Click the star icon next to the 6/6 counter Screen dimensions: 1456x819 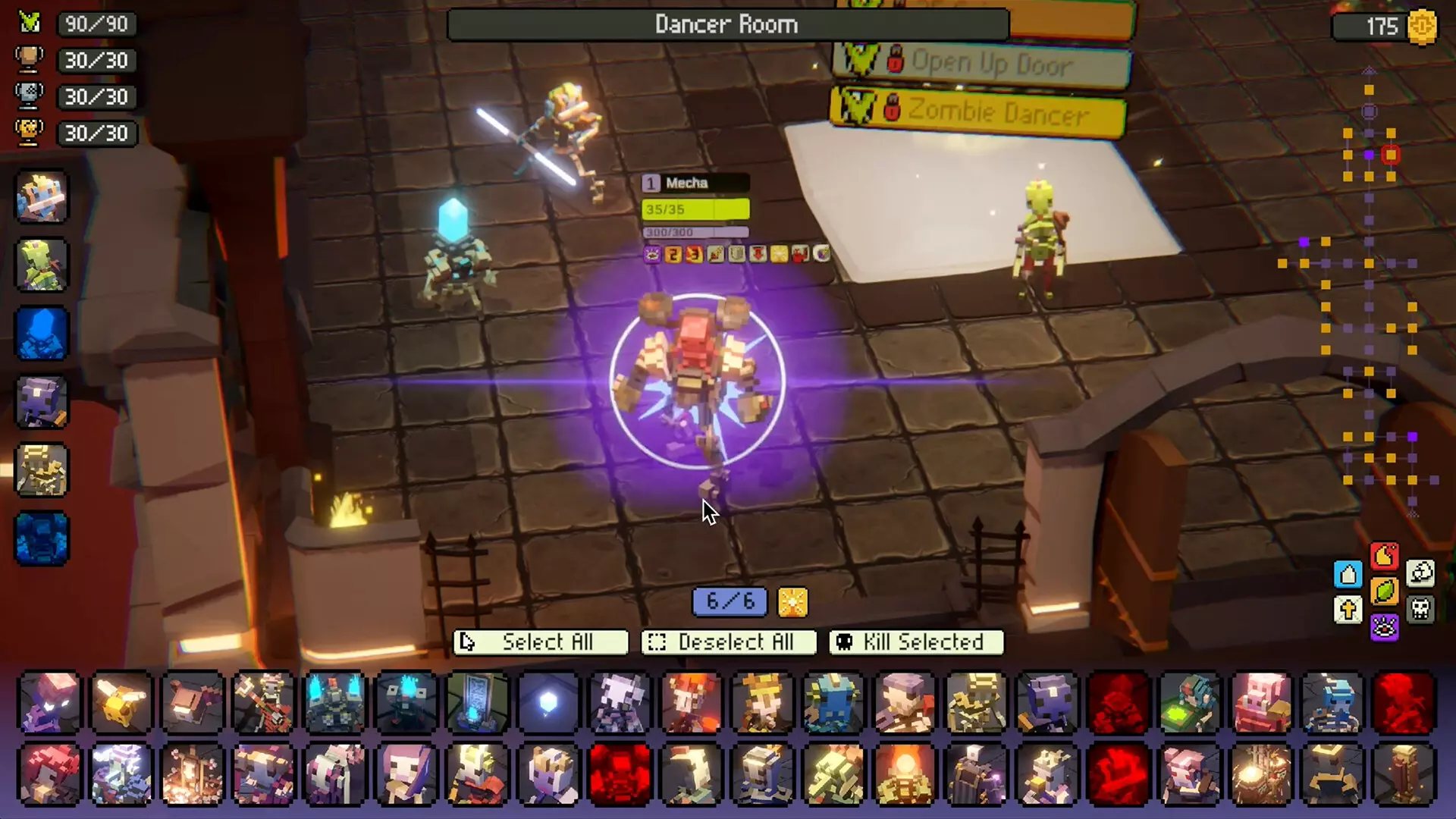[x=792, y=603]
